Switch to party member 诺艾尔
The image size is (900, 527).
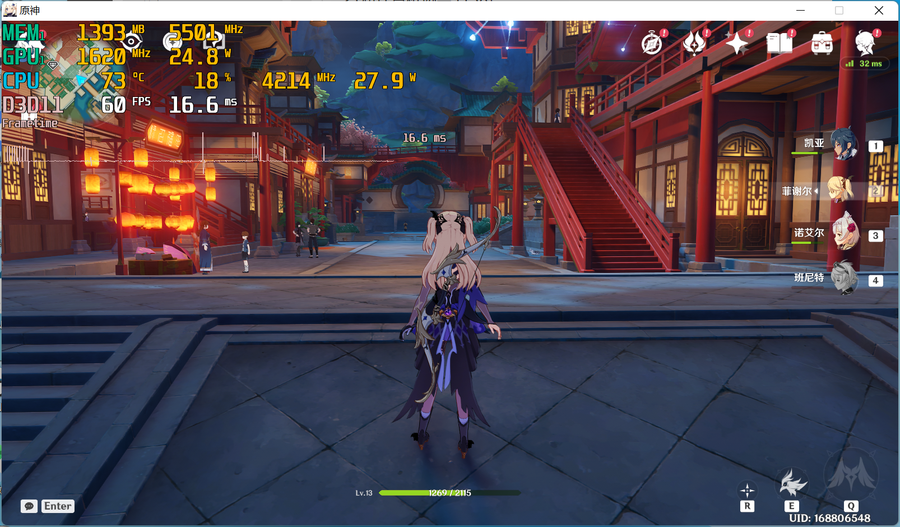[x=846, y=234]
